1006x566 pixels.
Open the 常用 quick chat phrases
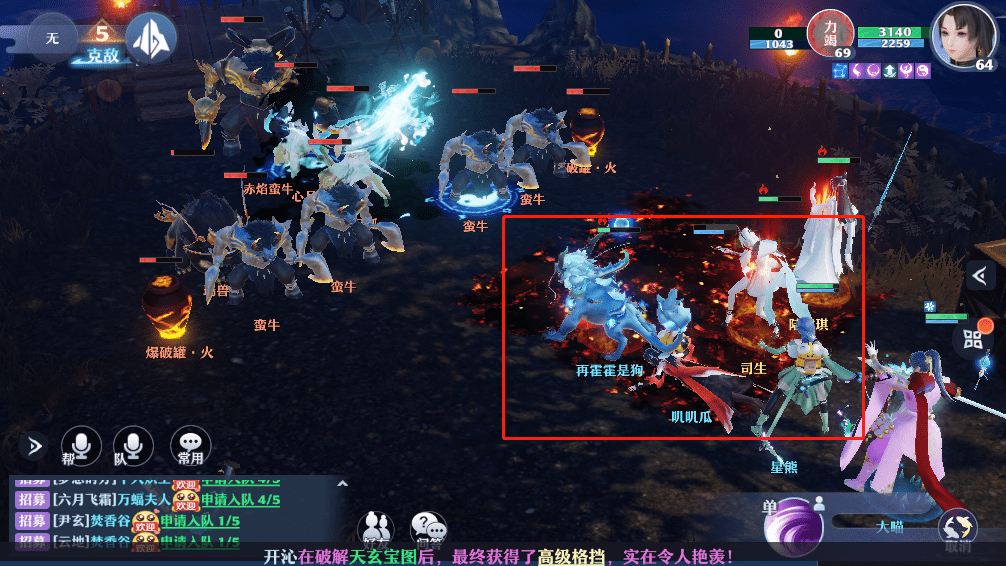click(x=190, y=446)
